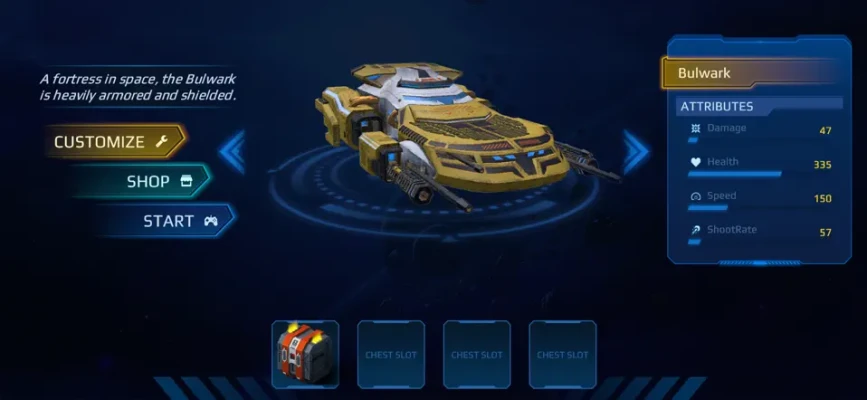Open the orange chest in the chest slot
Viewport: 867px width, 400px height.
point(305,354)
